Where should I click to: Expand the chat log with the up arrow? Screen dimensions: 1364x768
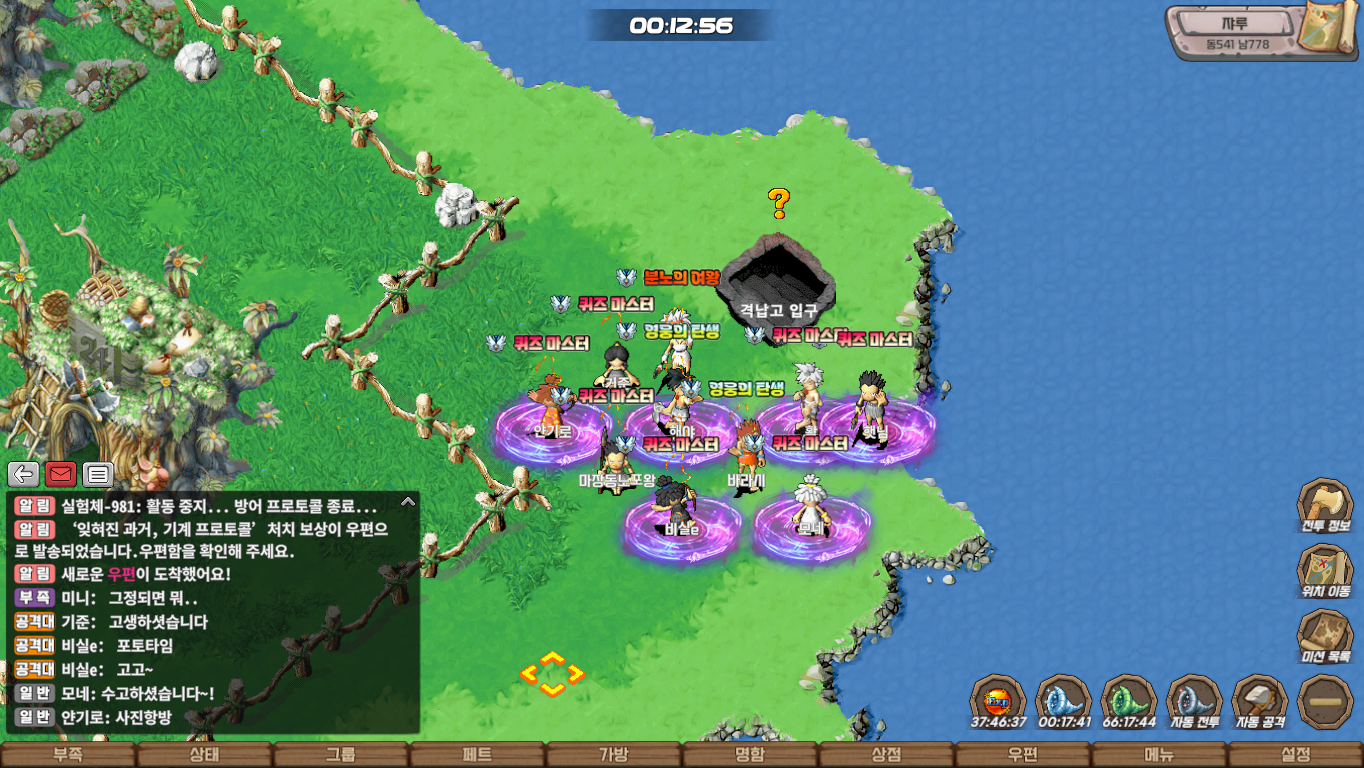point(407,502)
